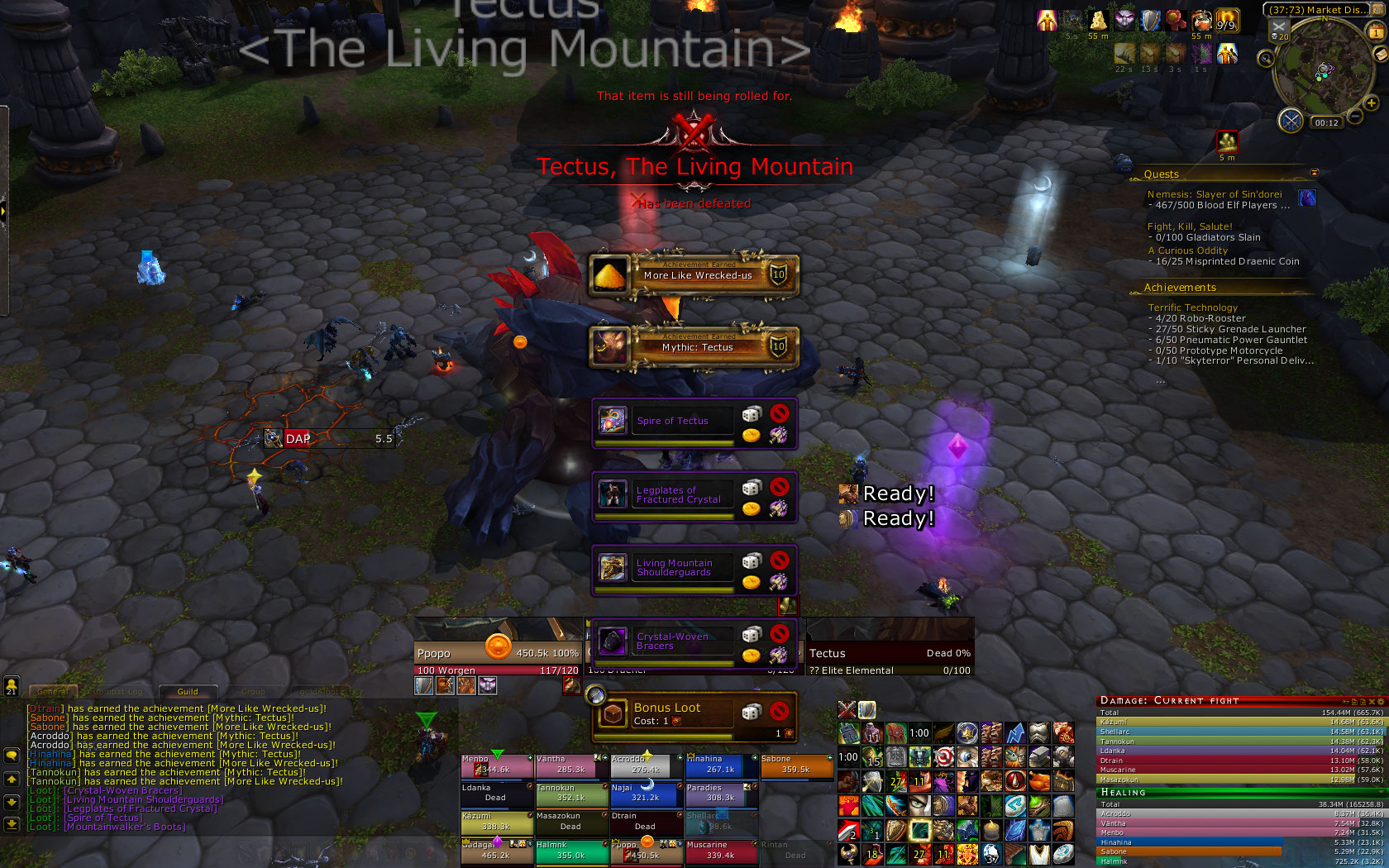
Task: Jump chat to the bottom with the arrow button
Action: [12, 823]
